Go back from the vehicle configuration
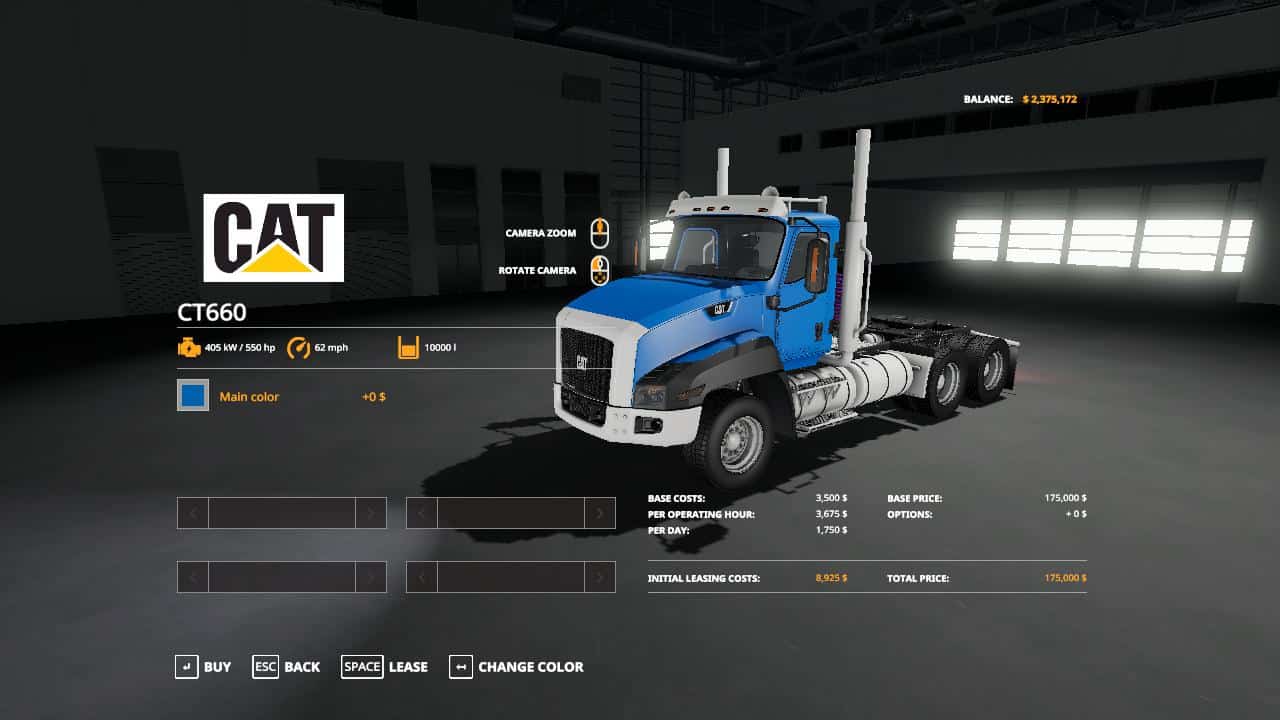 287,667
